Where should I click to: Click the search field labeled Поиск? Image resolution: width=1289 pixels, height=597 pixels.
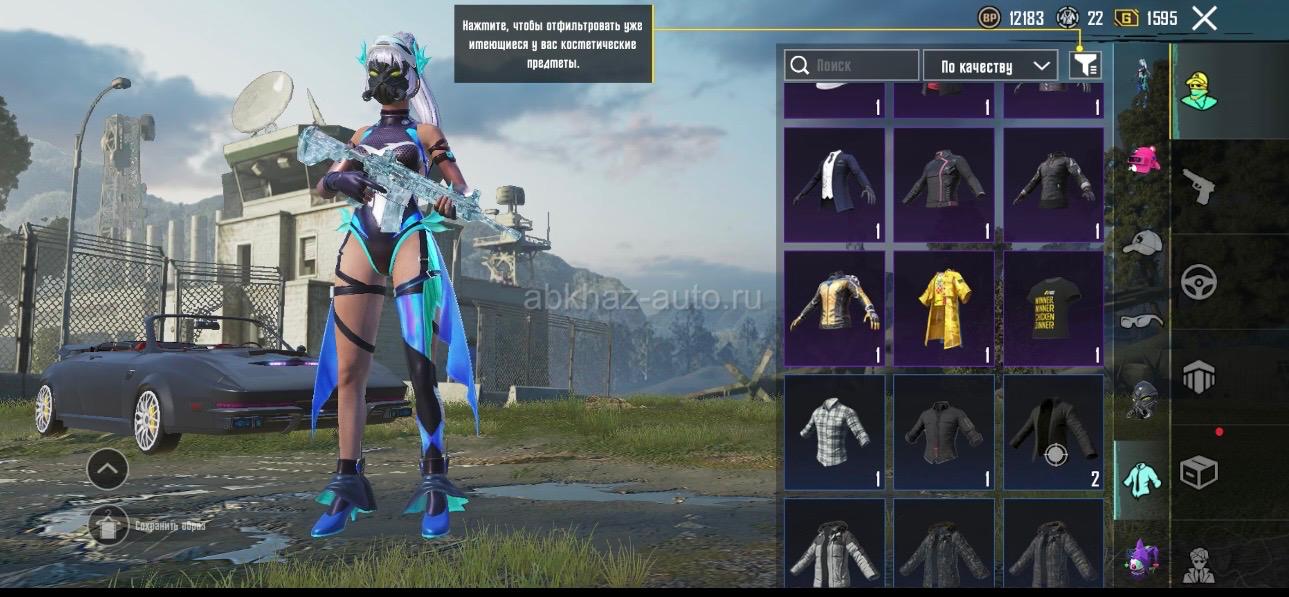point(852,66)
